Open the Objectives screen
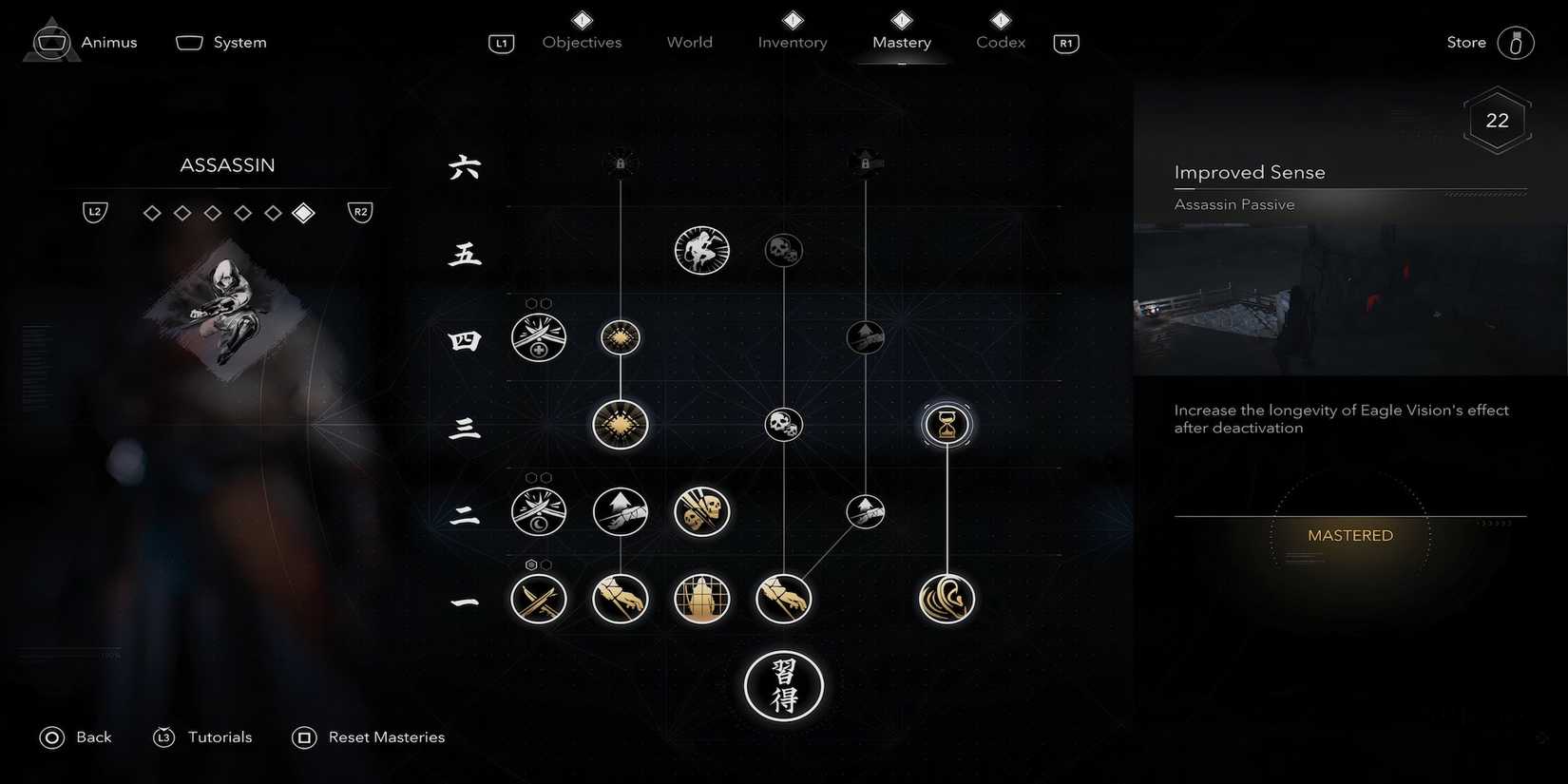Viewport: 1568px width, 784px height. [582, 42]
